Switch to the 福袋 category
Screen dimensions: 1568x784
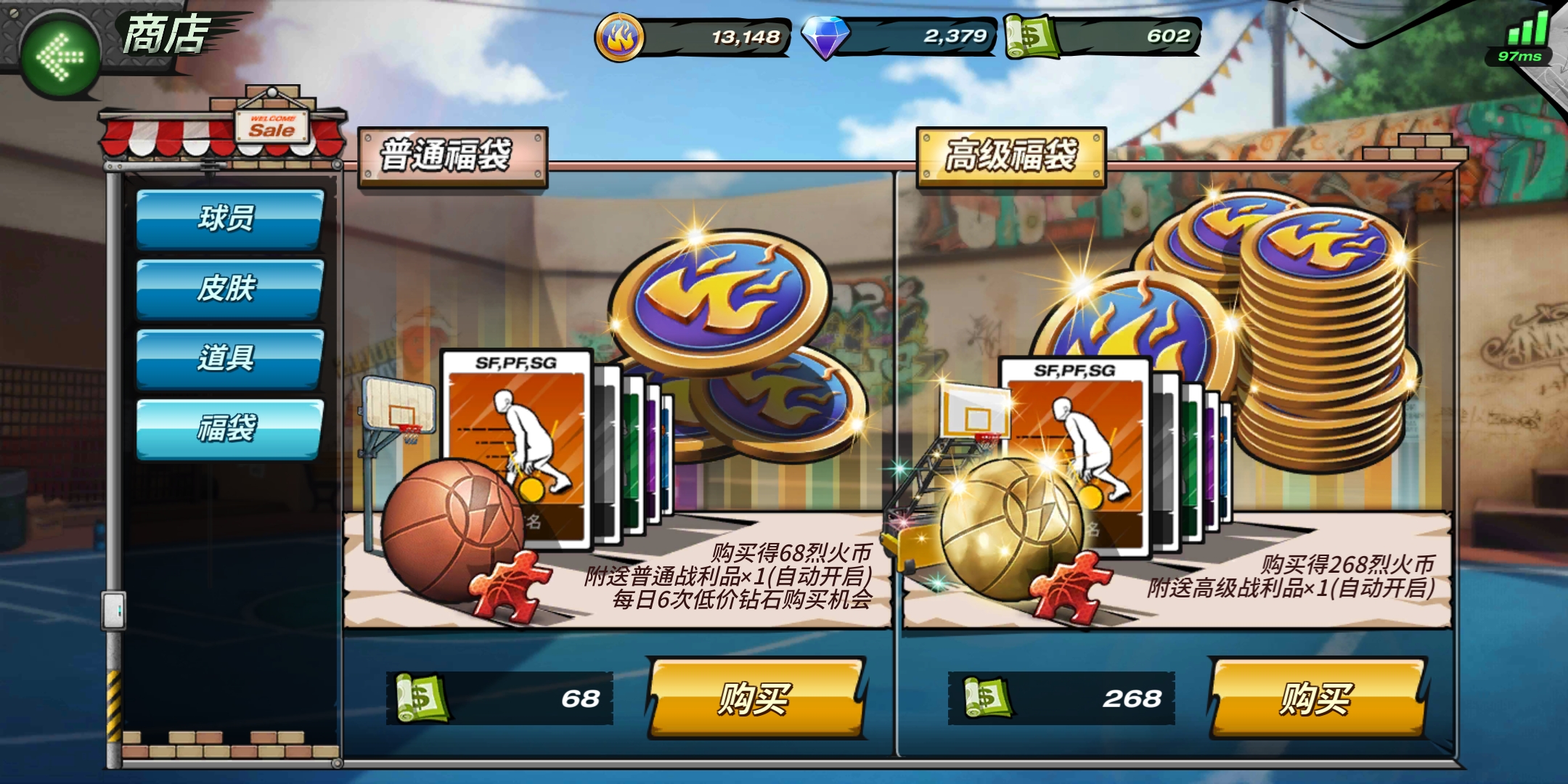(x=228, y=428)
